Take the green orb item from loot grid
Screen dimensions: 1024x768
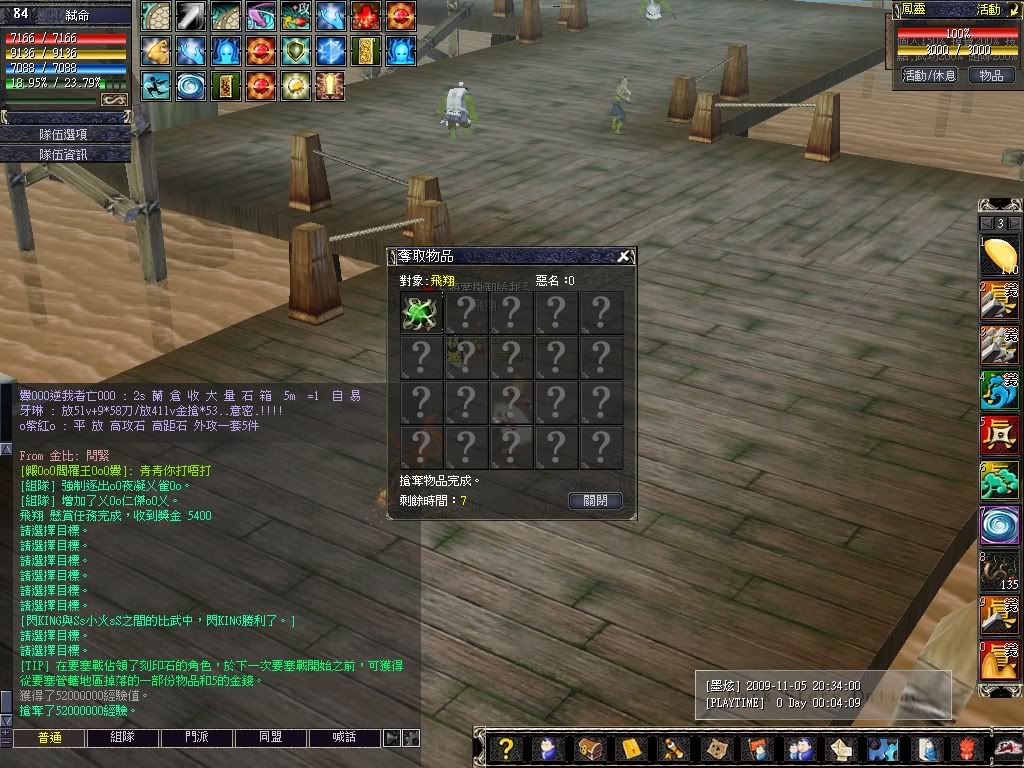click(x=421, y=312)
